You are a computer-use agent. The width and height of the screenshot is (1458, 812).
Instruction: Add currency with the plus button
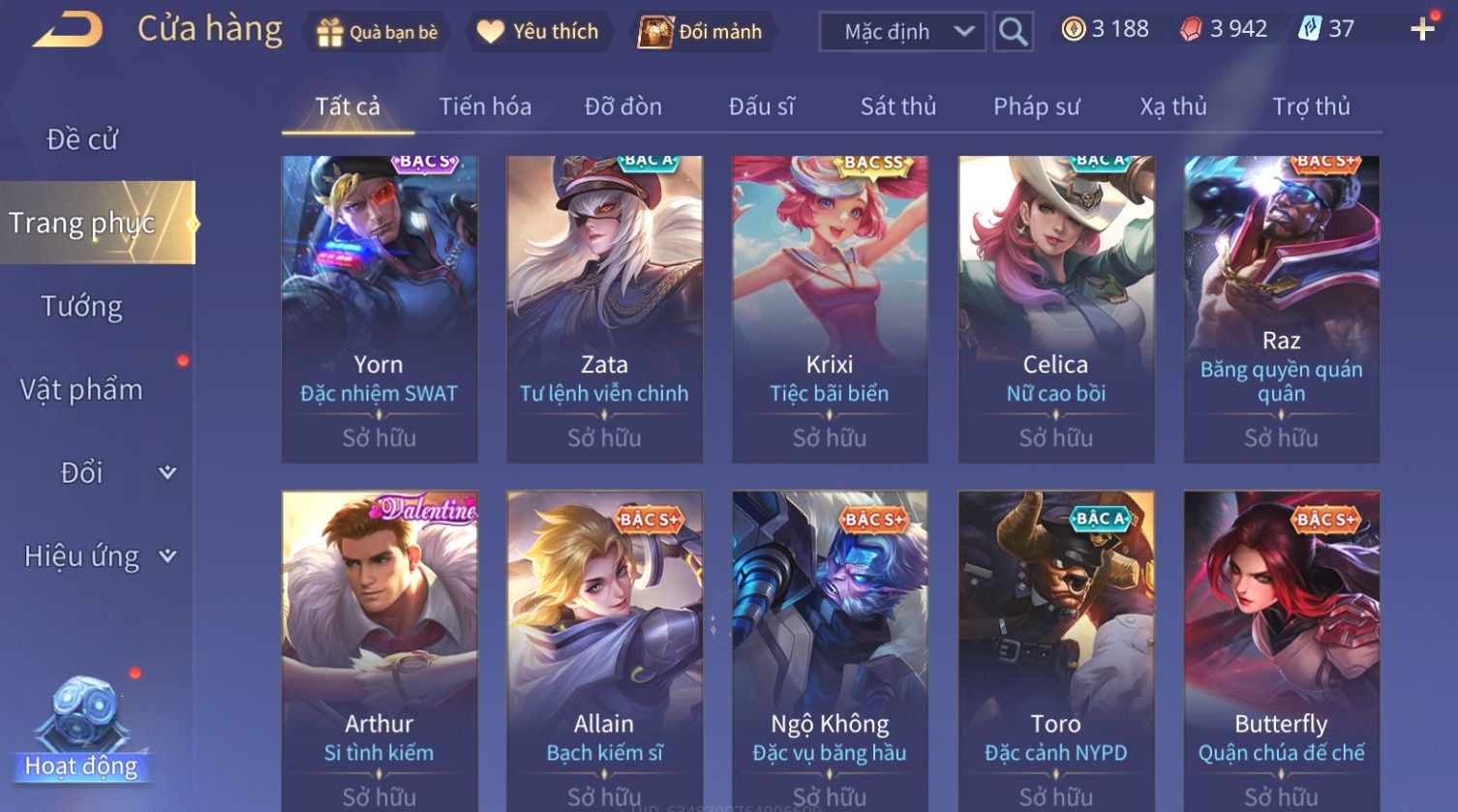1422,29
